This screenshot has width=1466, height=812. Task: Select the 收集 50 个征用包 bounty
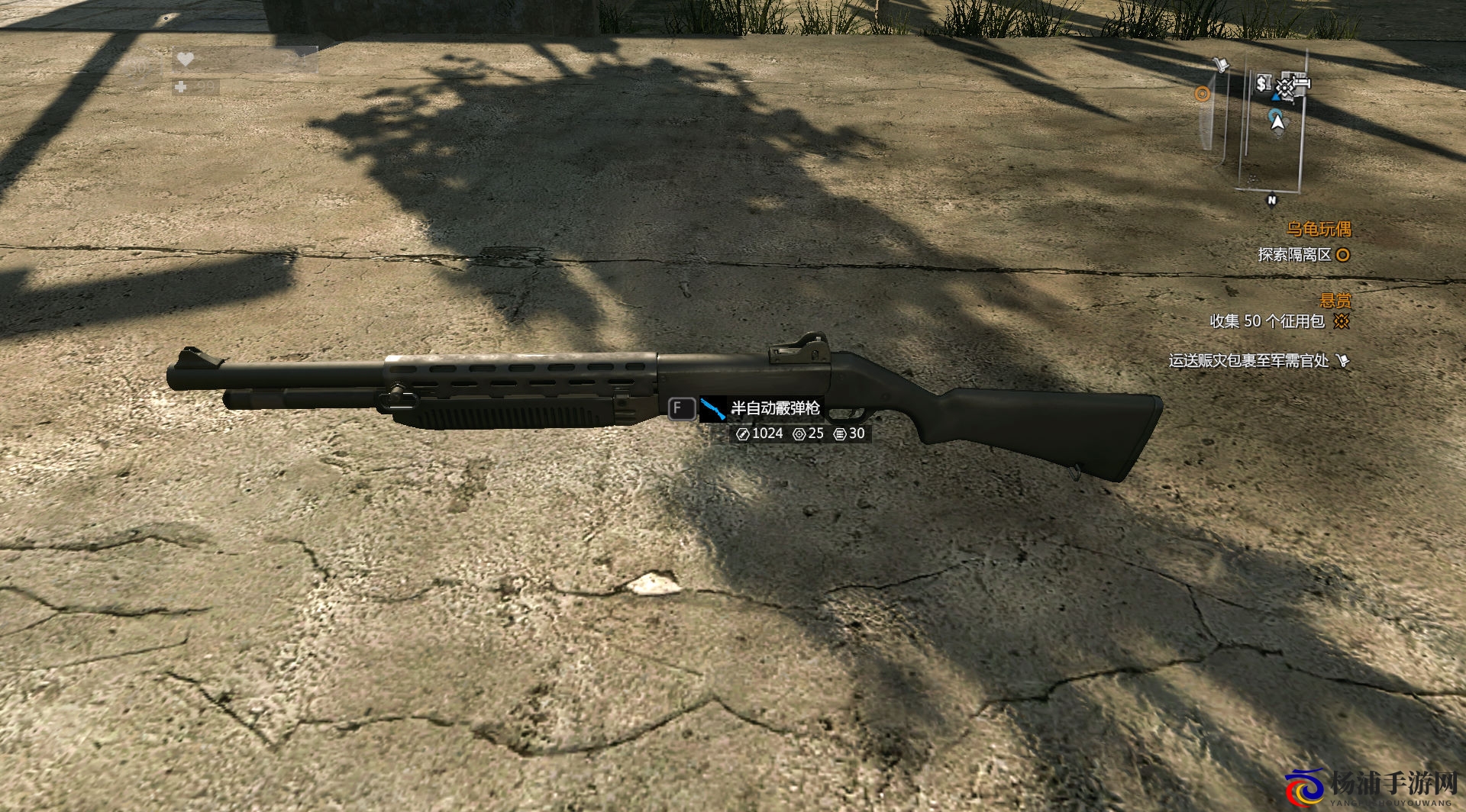(x=1267, y=321)
